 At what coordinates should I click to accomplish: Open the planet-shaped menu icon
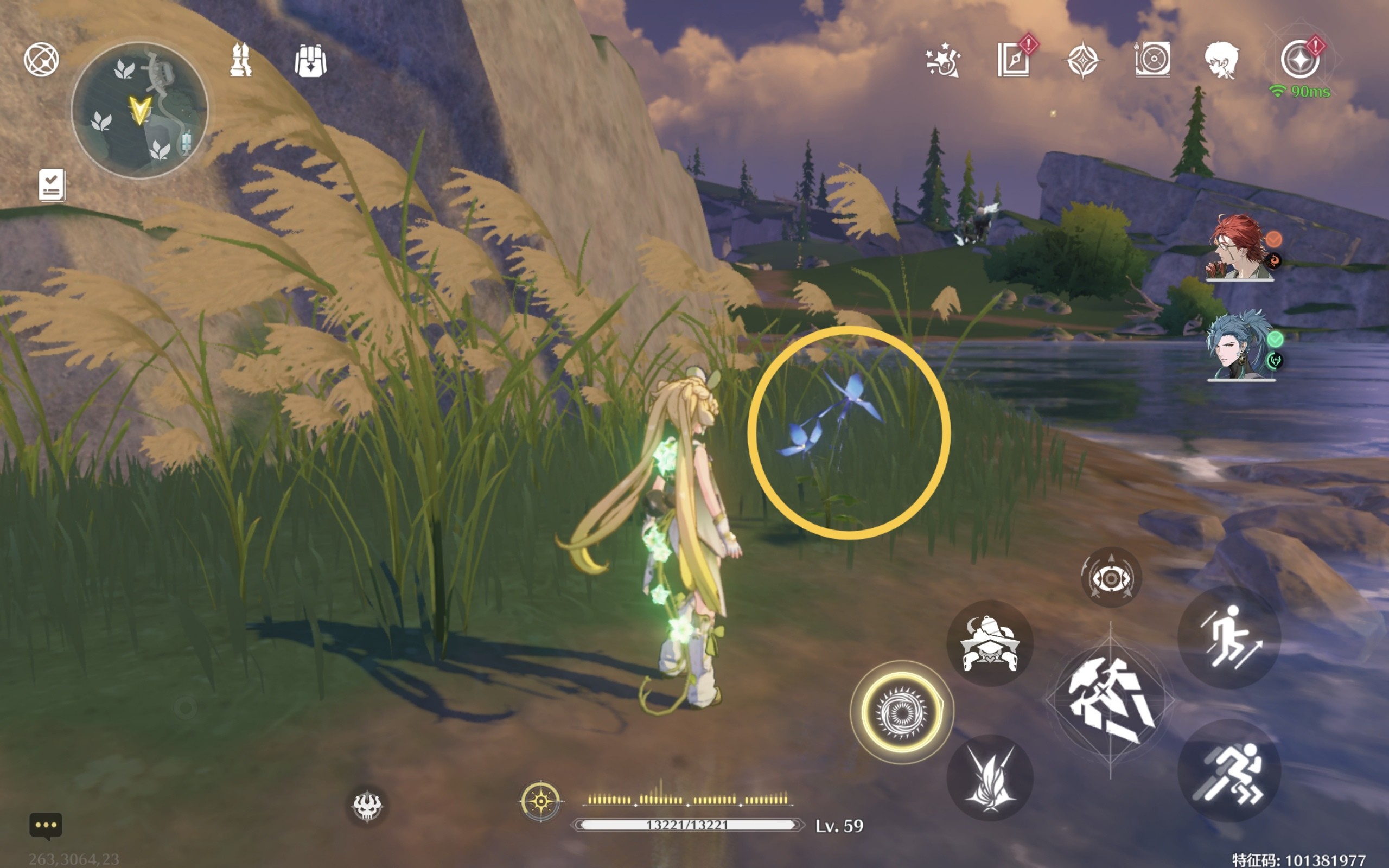click(x=41, y=59)
